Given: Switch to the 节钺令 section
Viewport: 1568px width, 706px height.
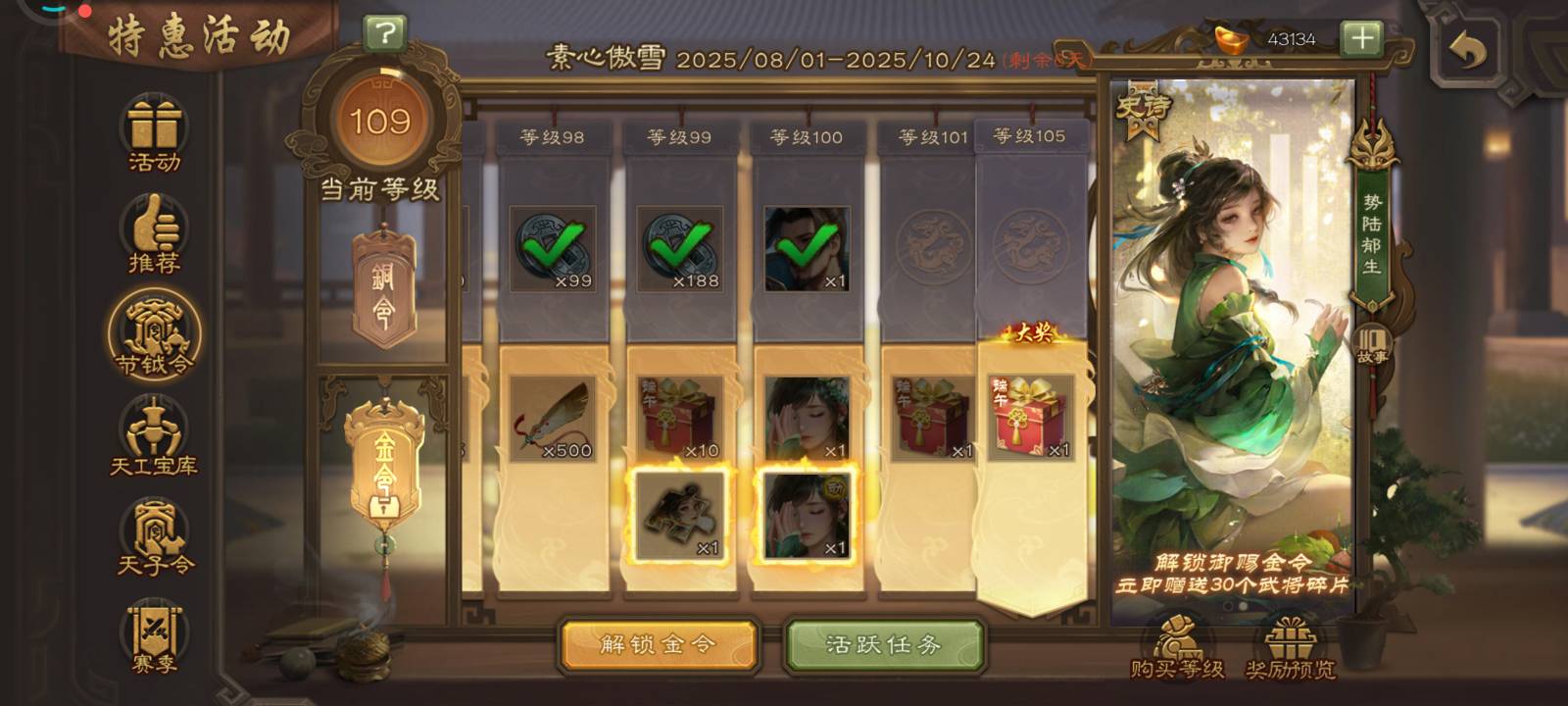Looking at the screenshot, I should [155, 336].
